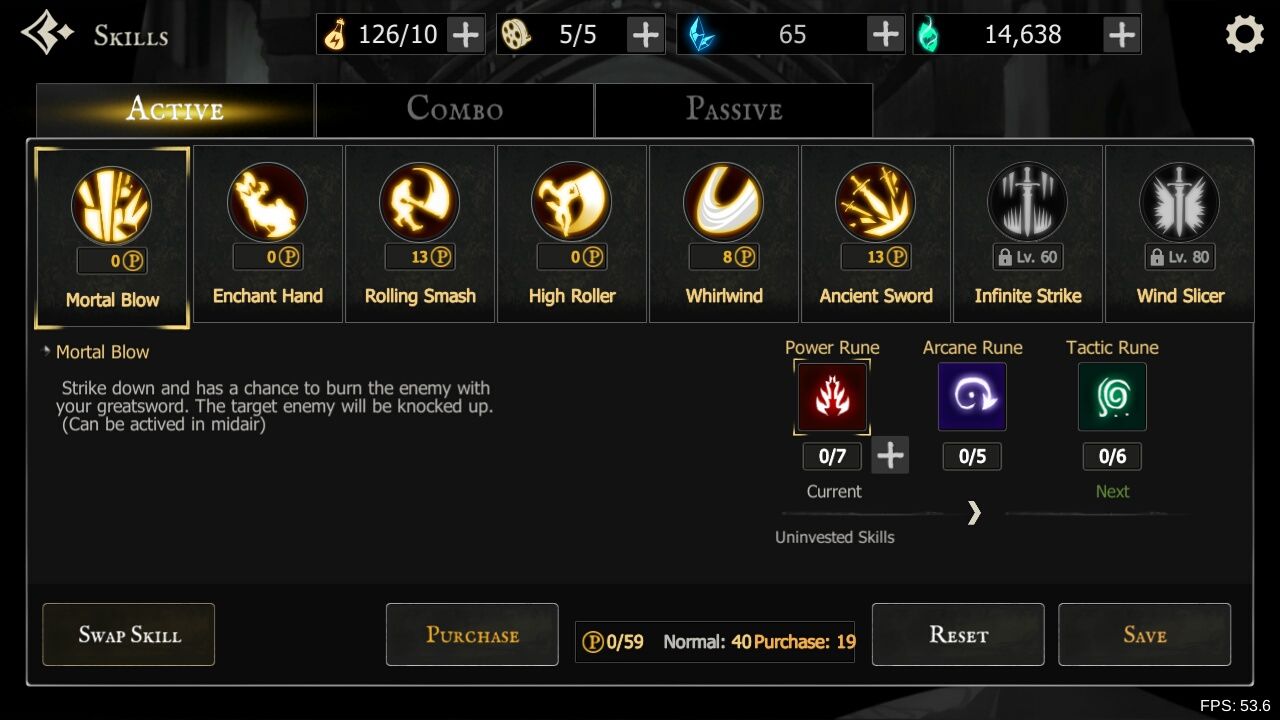Select the Arcane Rune icon
This screenshot has width=1280, height=720.
click(x=972, y=397)
